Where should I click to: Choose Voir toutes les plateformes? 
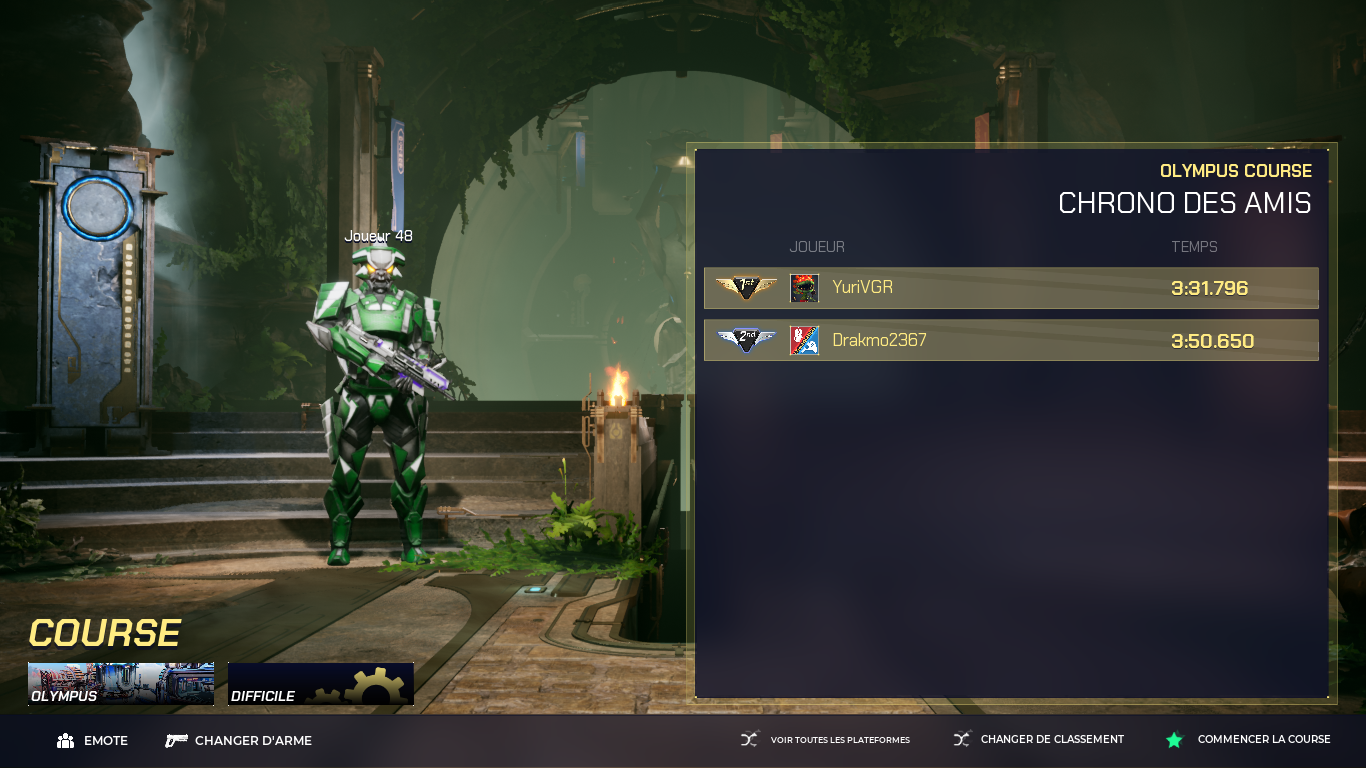[825, 740]
